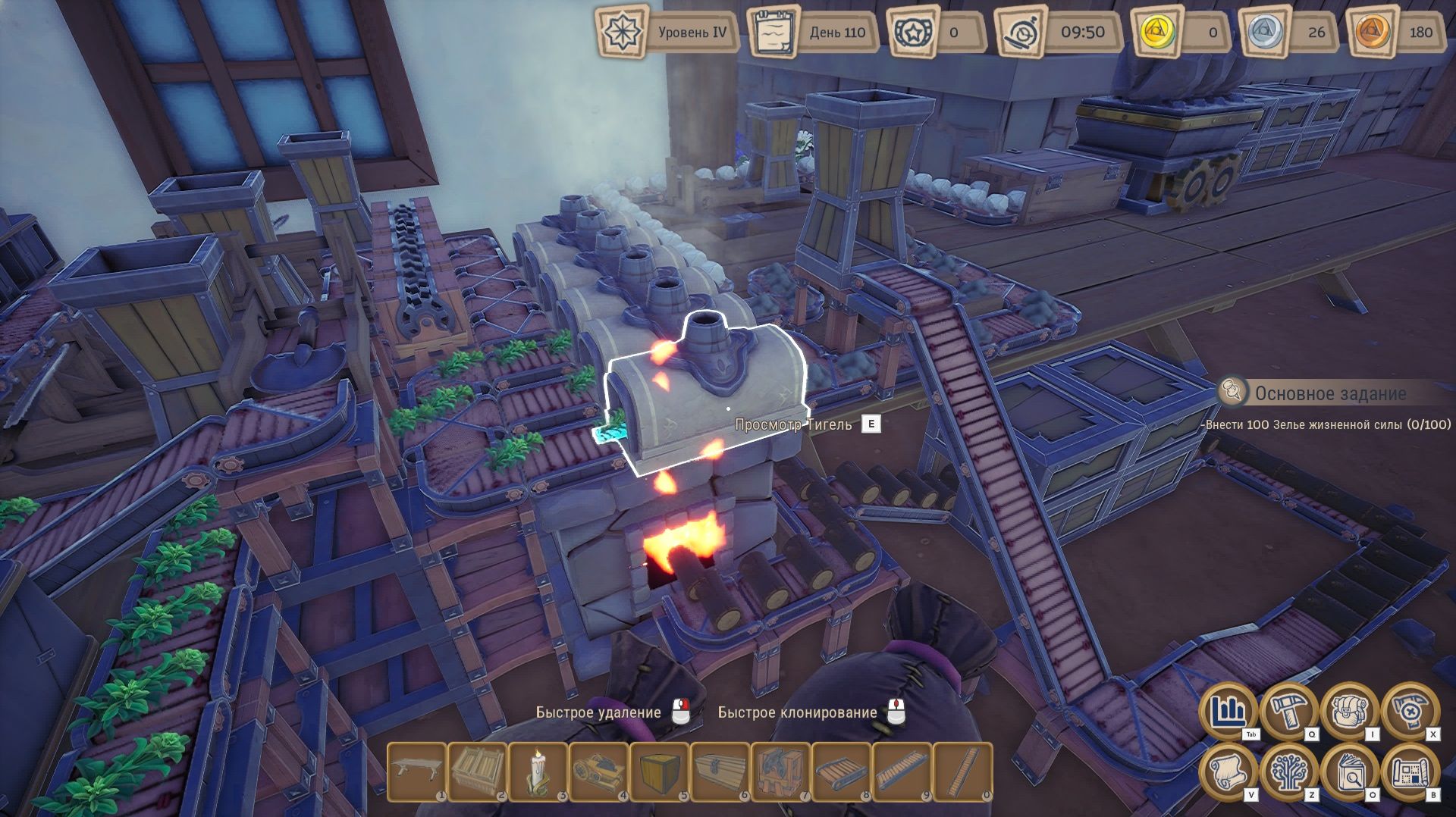Choose the steep ramp conveyor in slot 0
Screen dimensions: 1456x817
pos(963,771)
